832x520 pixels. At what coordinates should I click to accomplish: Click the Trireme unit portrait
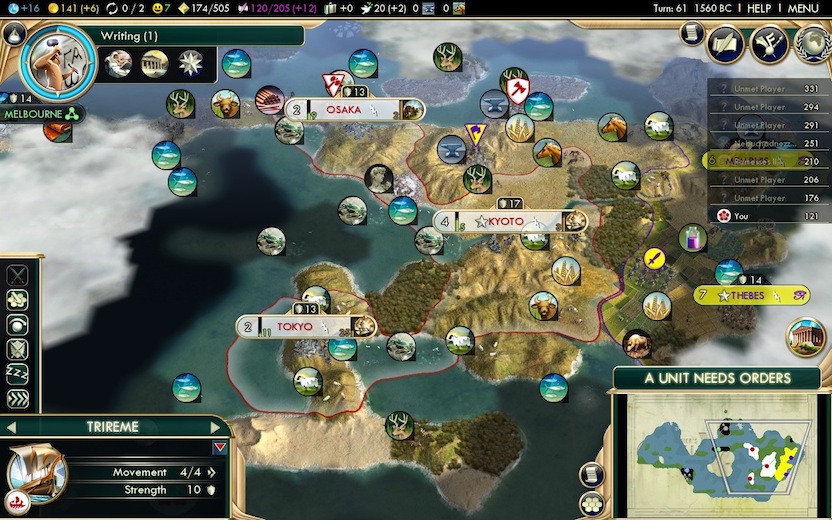[37, 472]
